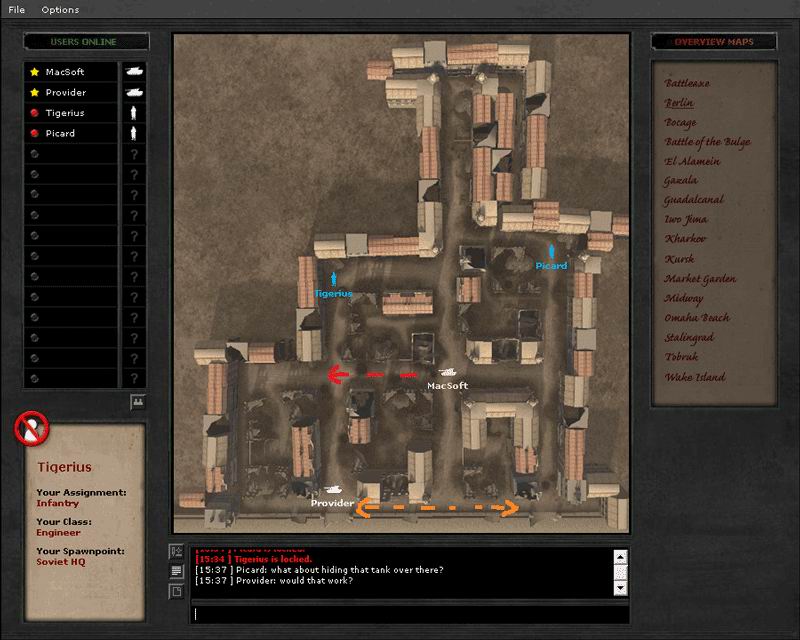
Task: Show the Iwo Jima map
Action: [686, 220]
